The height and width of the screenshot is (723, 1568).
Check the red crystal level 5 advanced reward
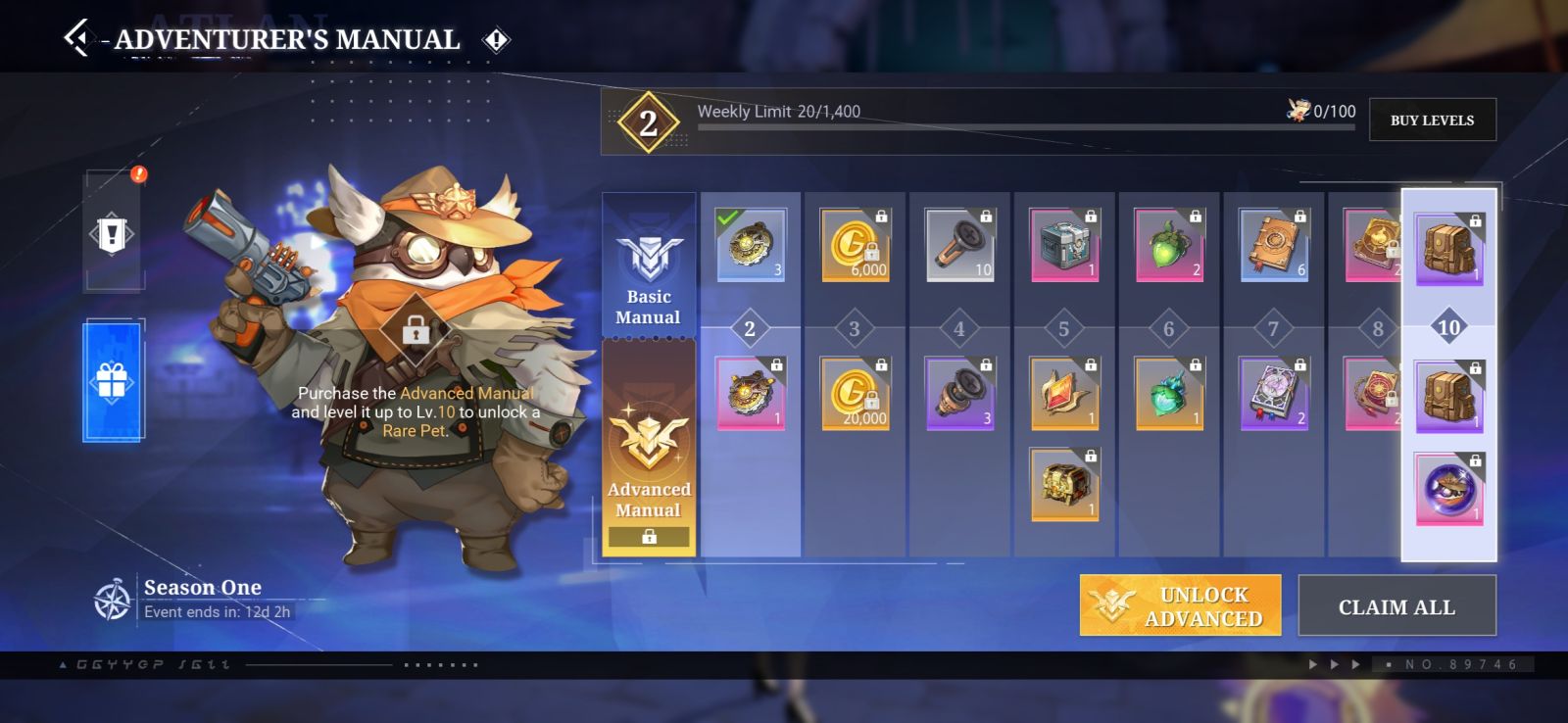point(1064,394)
